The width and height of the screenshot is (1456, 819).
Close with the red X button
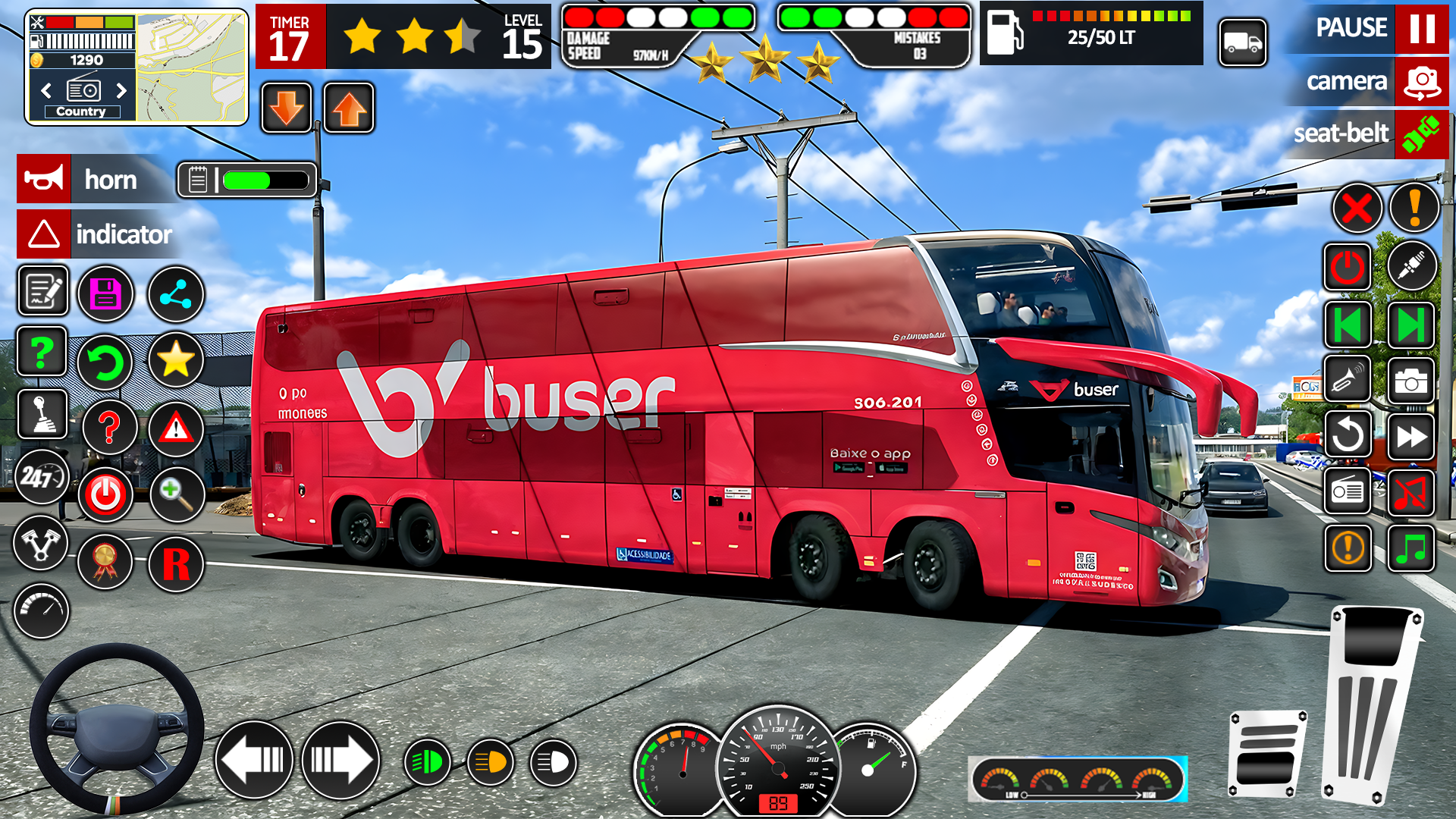point(1357,208)
